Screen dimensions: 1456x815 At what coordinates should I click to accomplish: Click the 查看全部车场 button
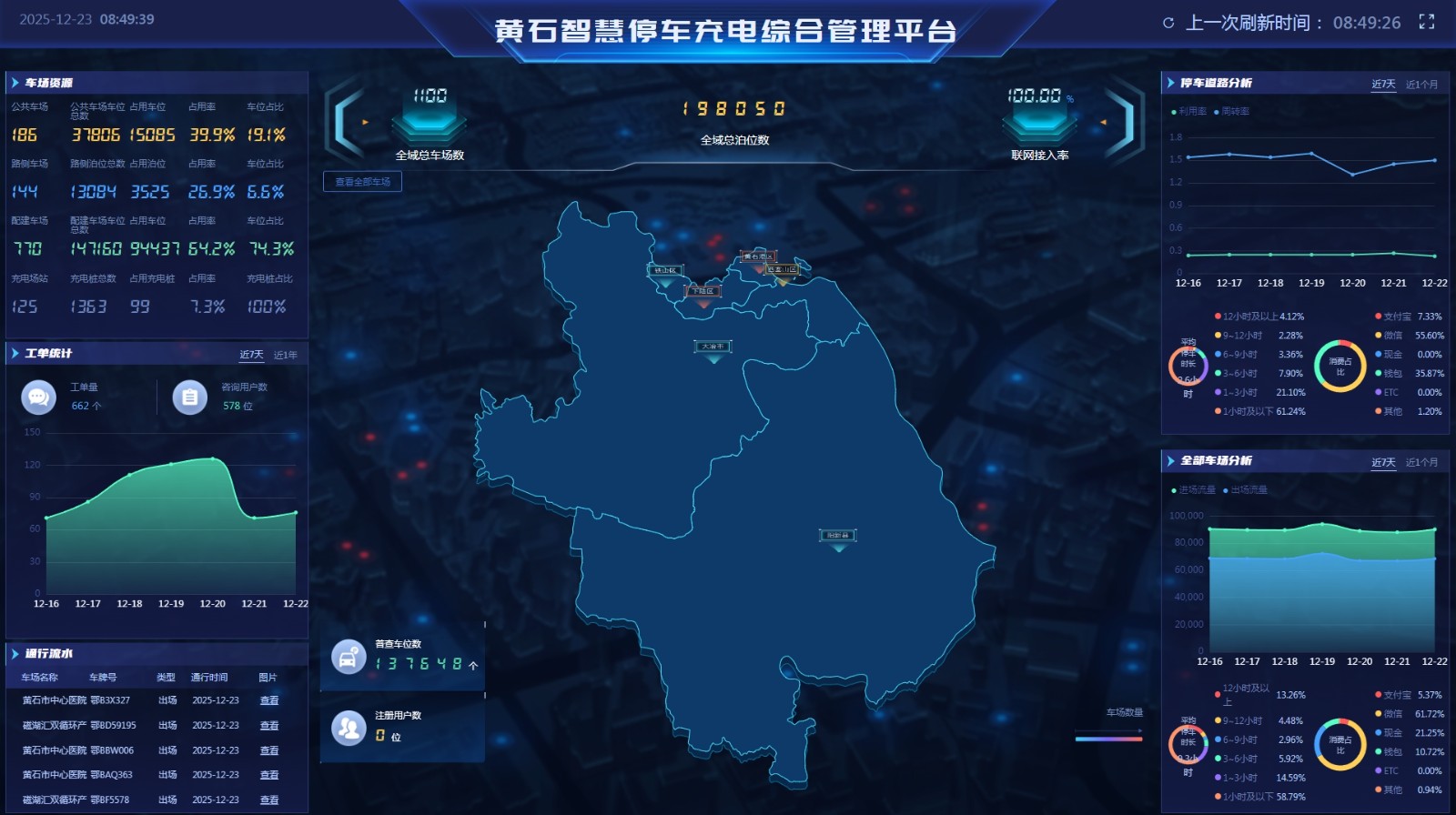point(362,182)
